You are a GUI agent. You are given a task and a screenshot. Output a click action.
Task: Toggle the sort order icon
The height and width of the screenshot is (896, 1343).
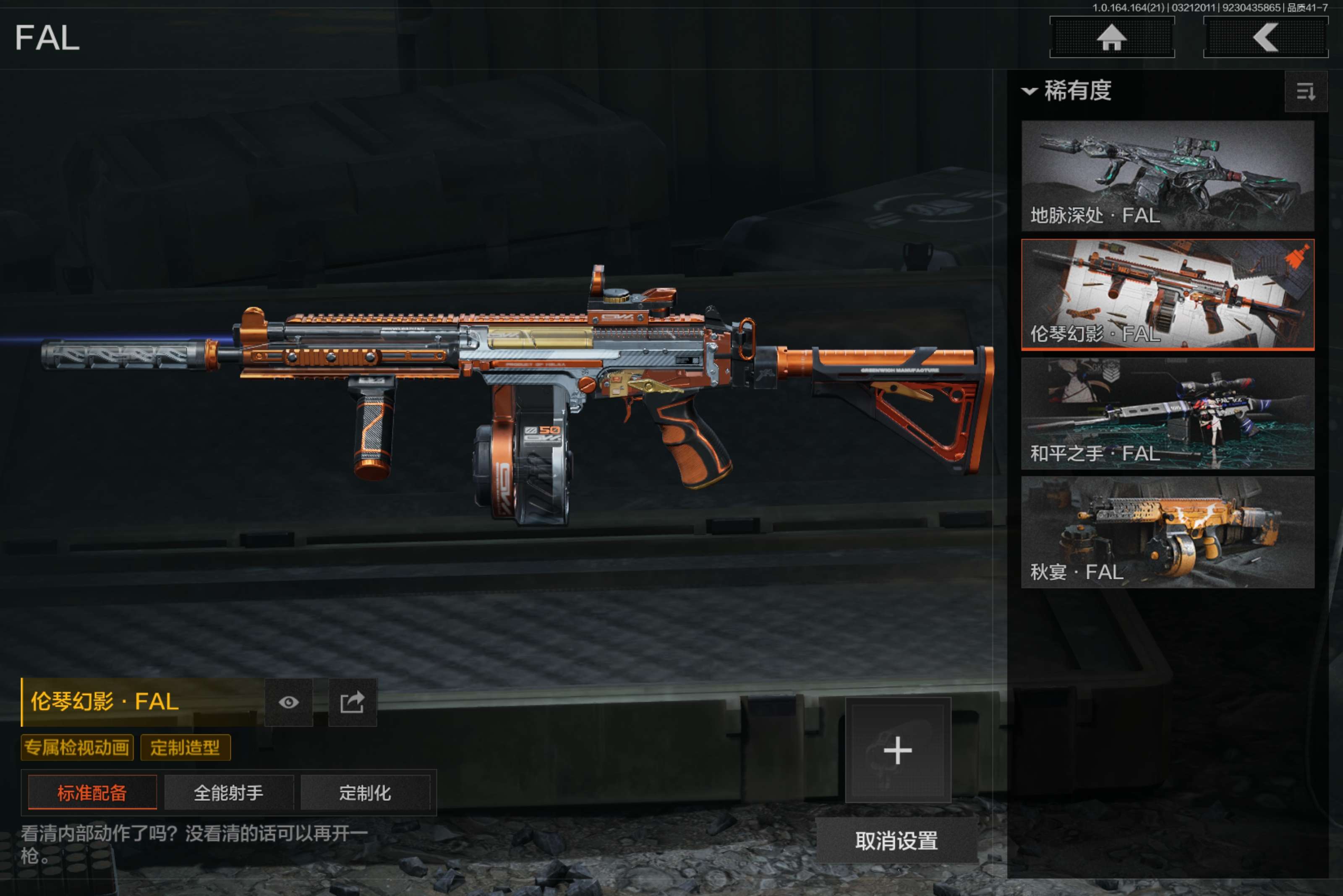click(1305, 91)
